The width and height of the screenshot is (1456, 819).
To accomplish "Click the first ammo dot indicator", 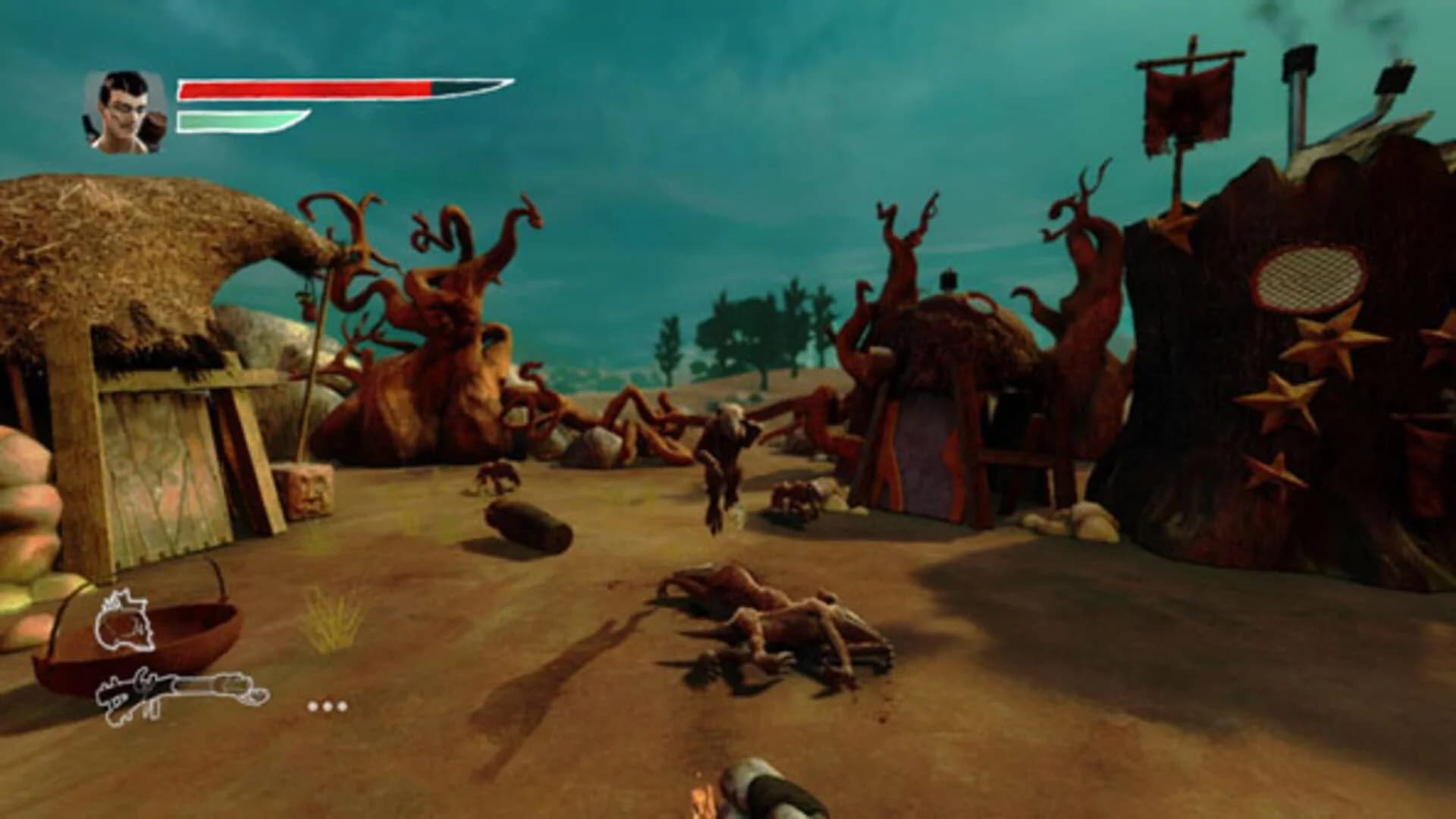I will [x=312, y=706].
